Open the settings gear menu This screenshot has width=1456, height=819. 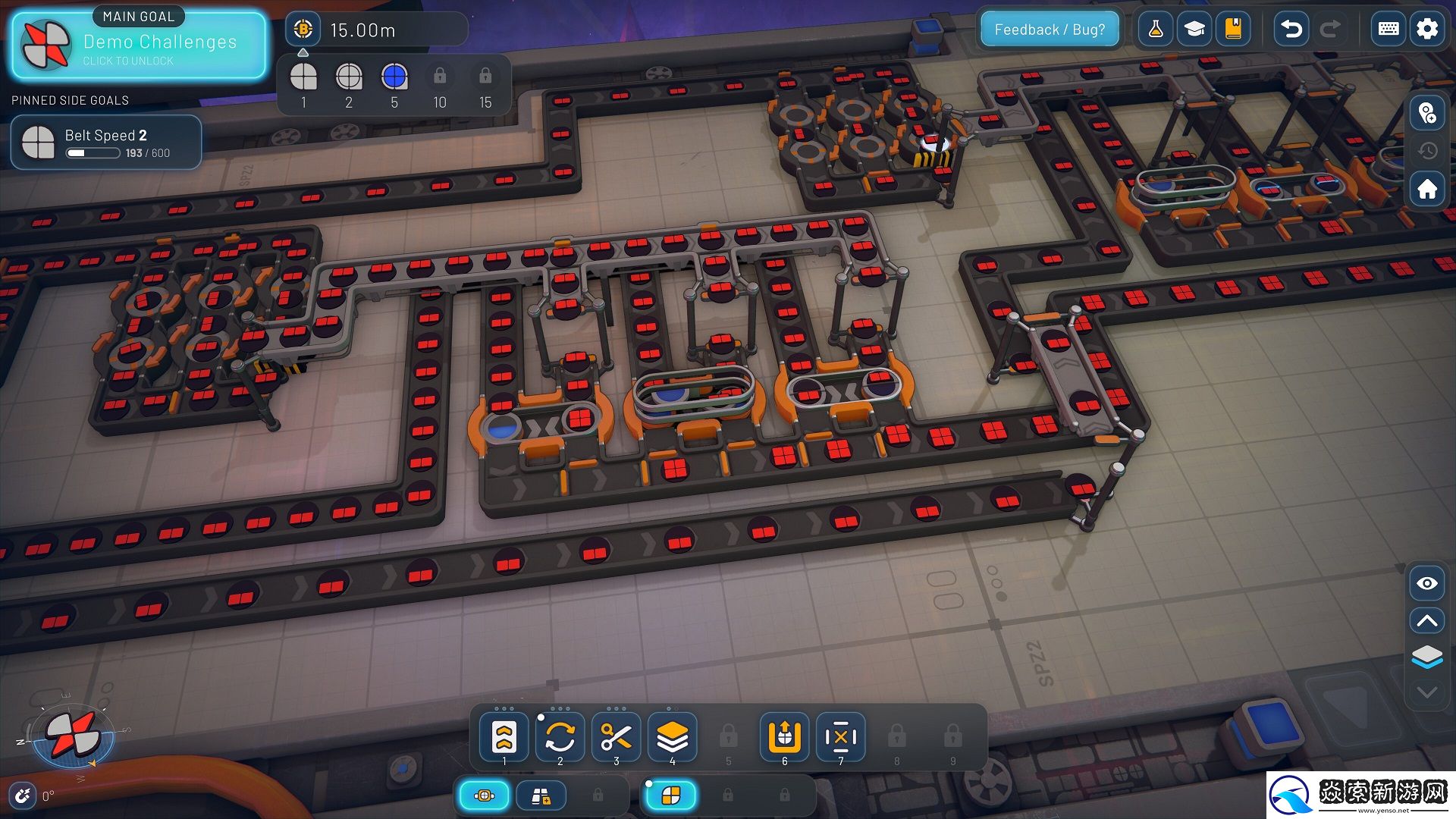point(1427,30)
